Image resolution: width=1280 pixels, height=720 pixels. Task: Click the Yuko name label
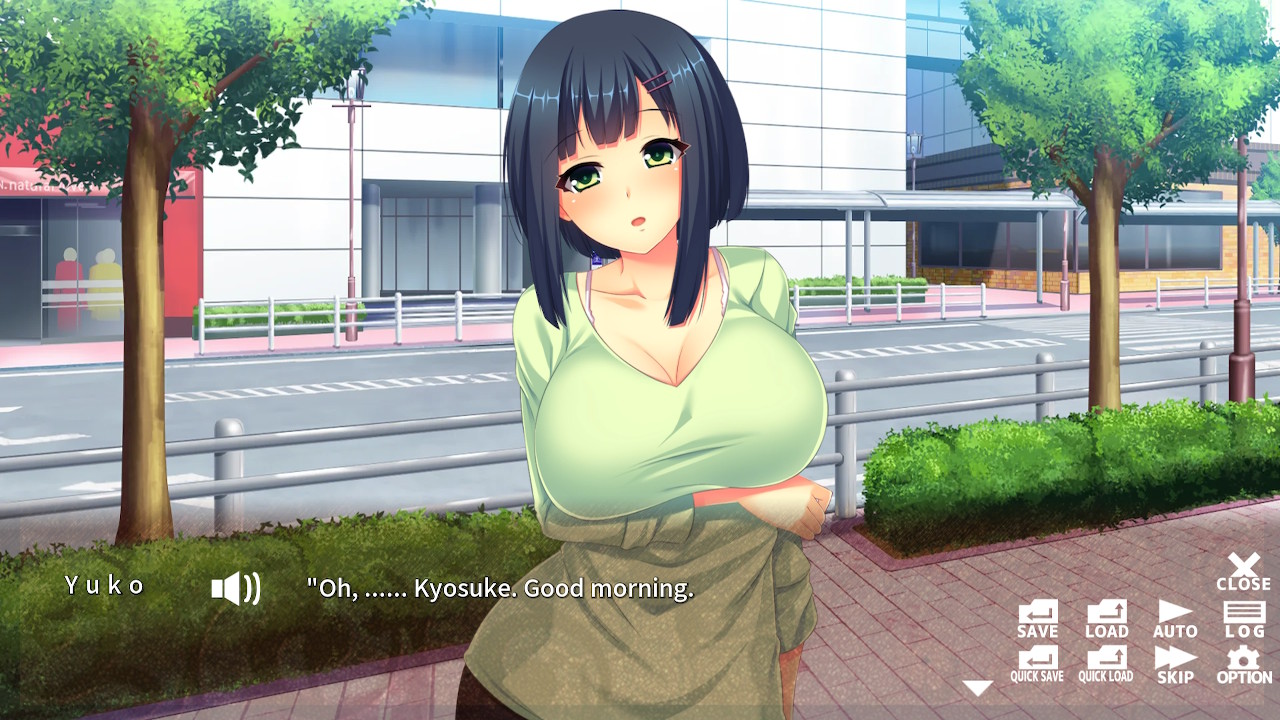(x=103, y=588)
